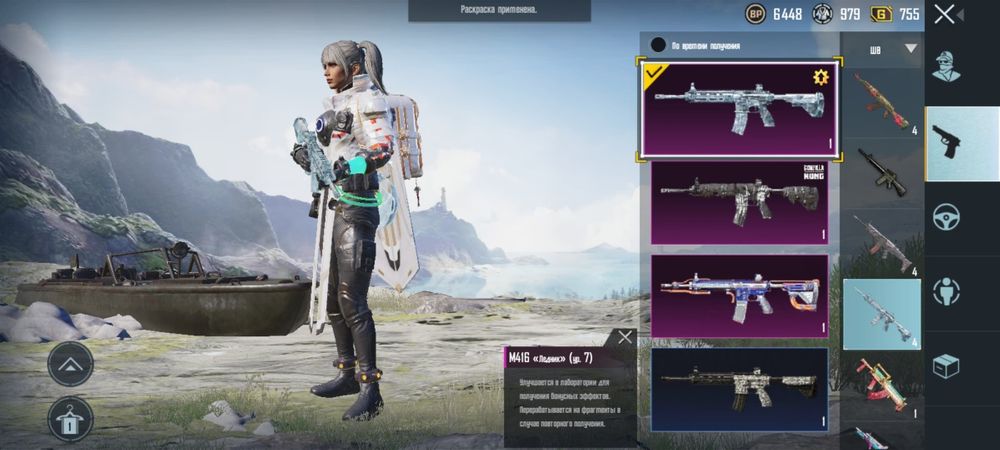Open the gear icon on the Glacier skin
The width and height of the screenshot is (1000, 450).
(x=821, y=77)
